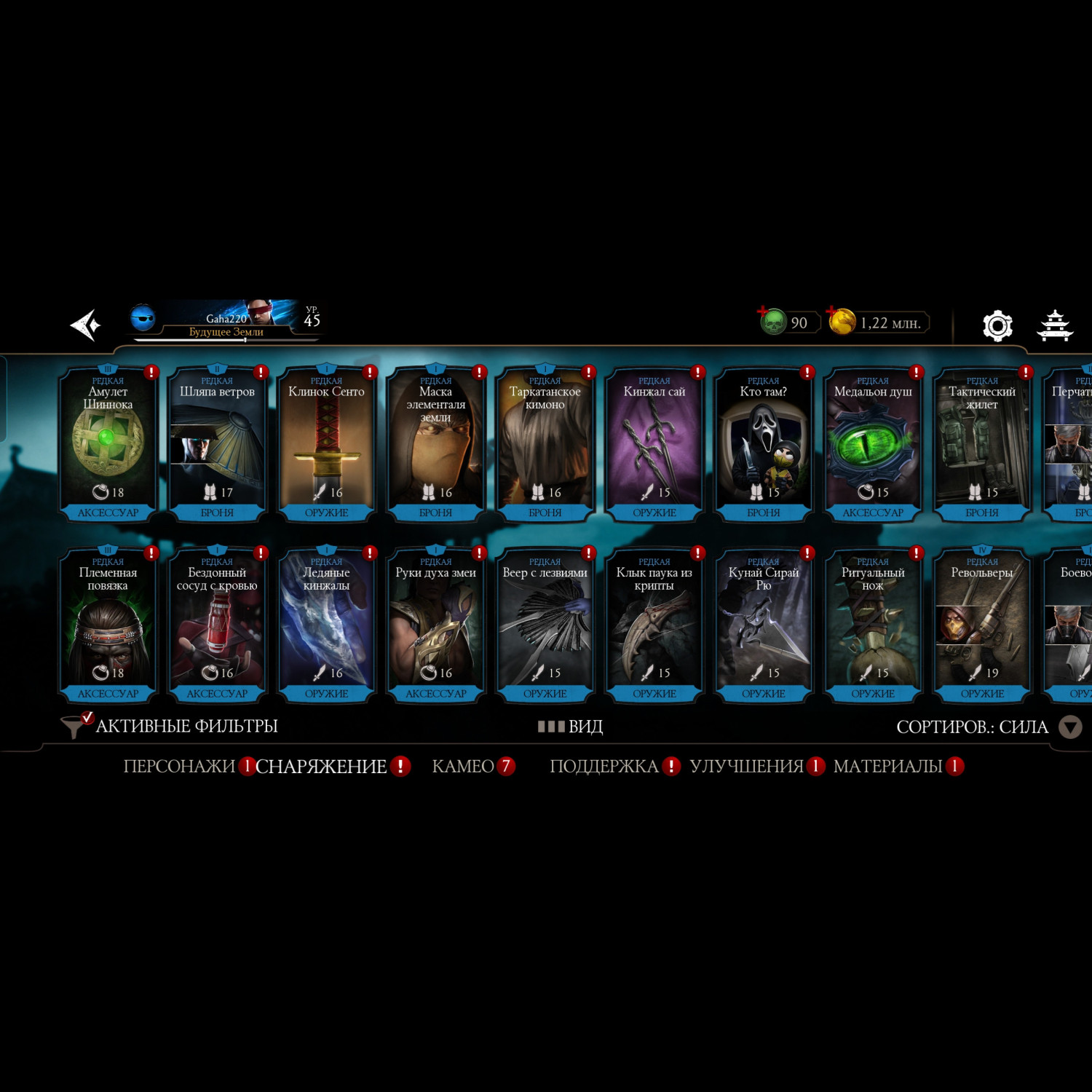Pick the Кинжал сай weapon card

coord(654,444)
